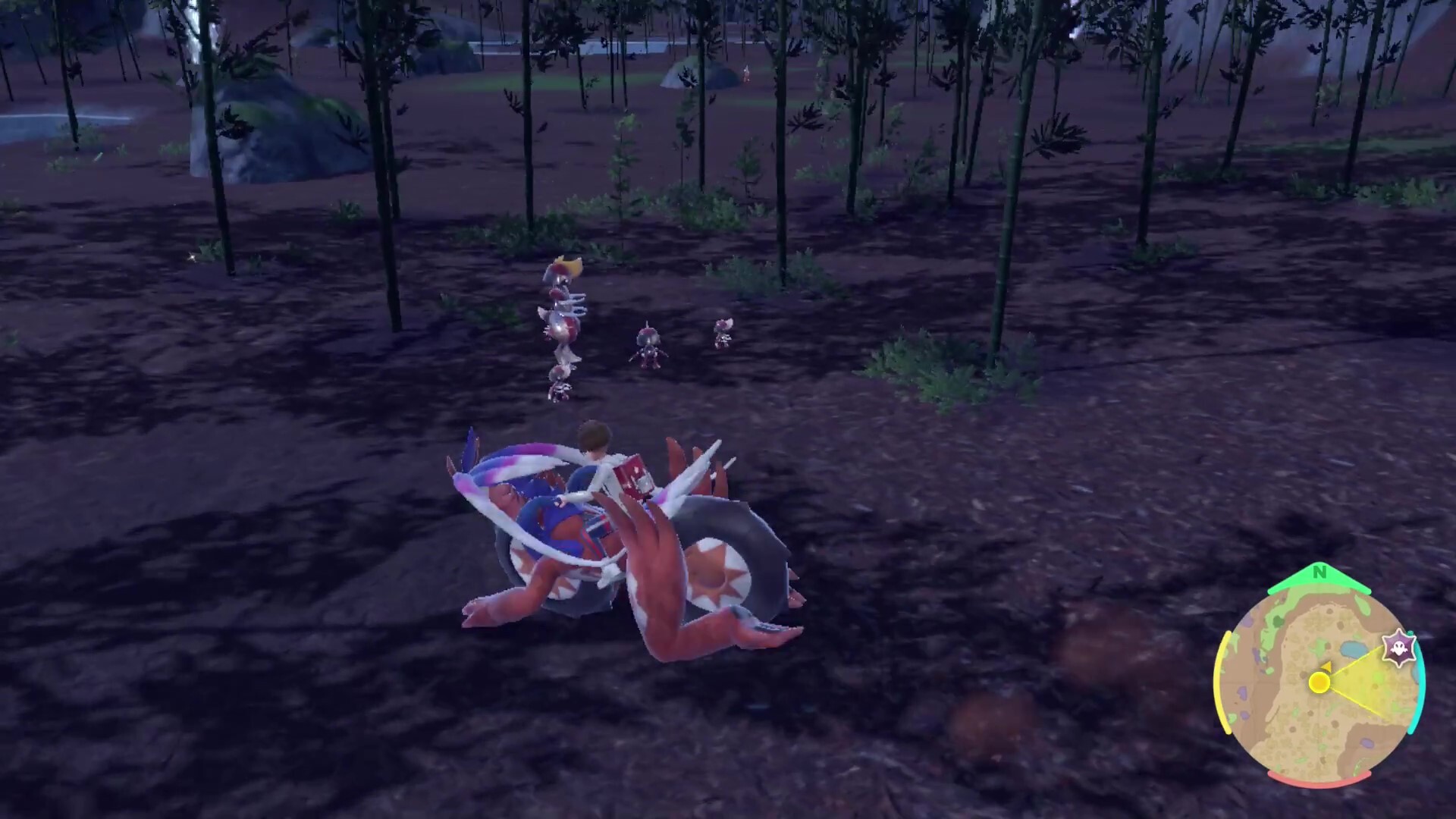
Task: Click the orange direction triangle above the player marker
Action: (1327, 667)
